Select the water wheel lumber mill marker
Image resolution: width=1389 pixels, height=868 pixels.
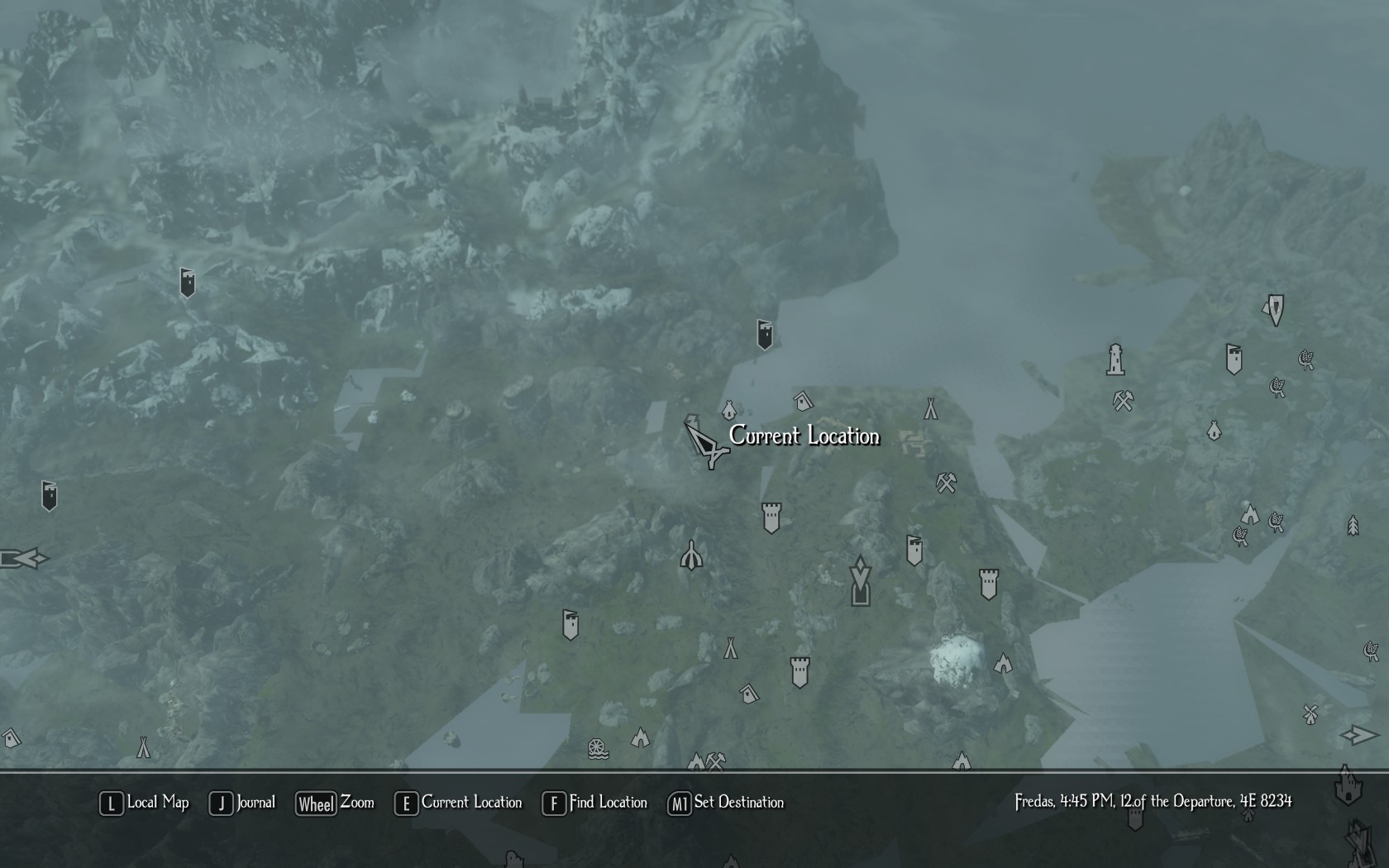point(598,749)
